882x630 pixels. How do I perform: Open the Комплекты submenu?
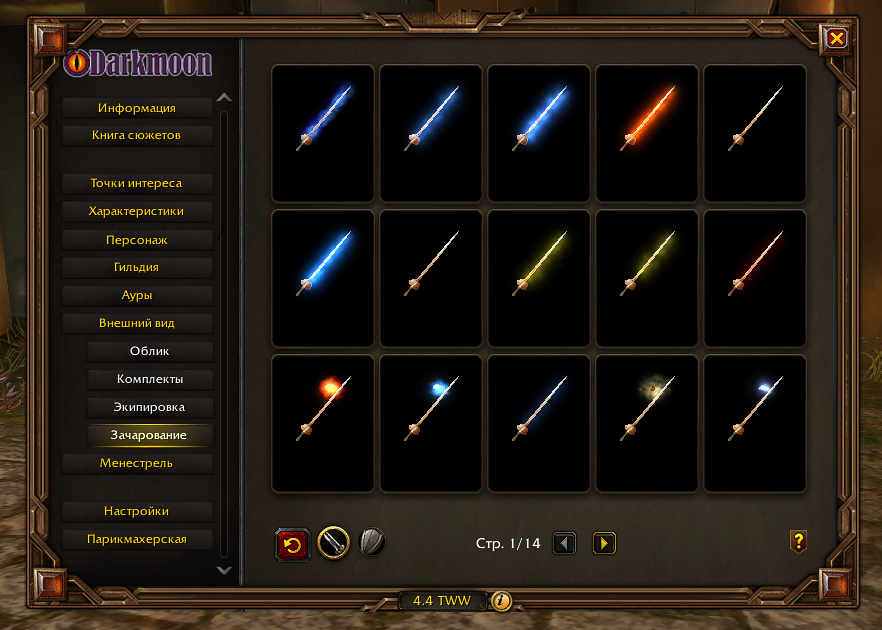[x=150, y=380]
